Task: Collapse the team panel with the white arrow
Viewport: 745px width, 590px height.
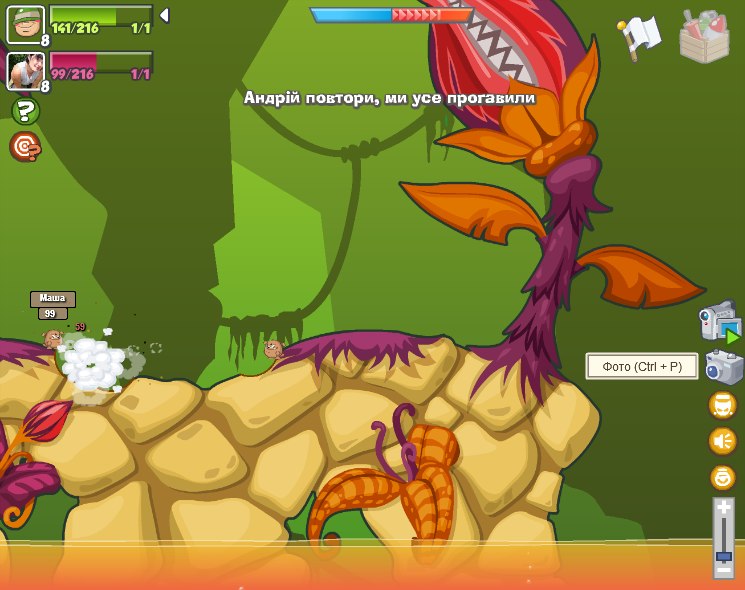Action: click(x=164, y=16)
